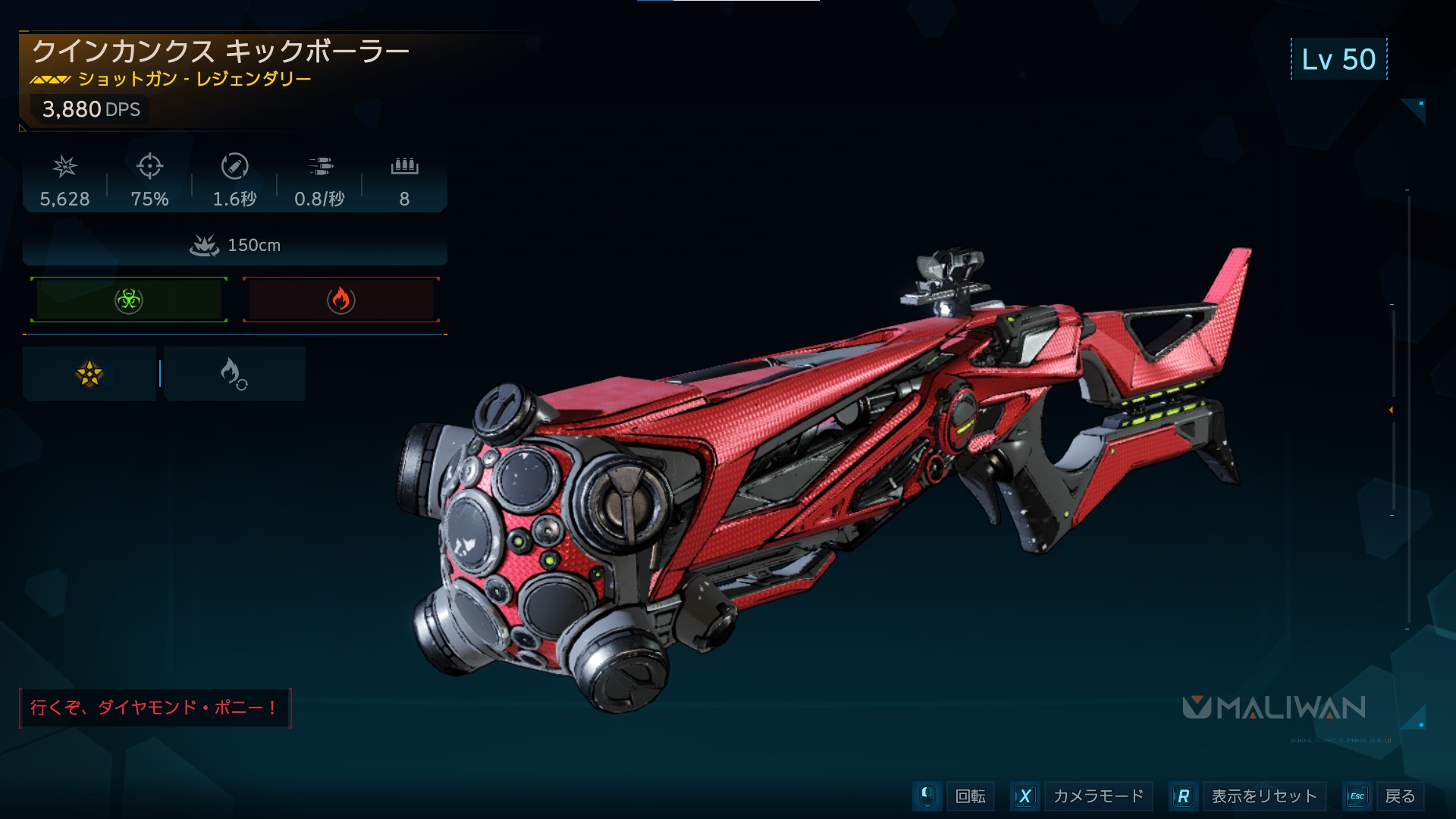Activate the 表示をリセット reset view button
Screen dimensions: 1456x819
click(x=1263, y=796)
